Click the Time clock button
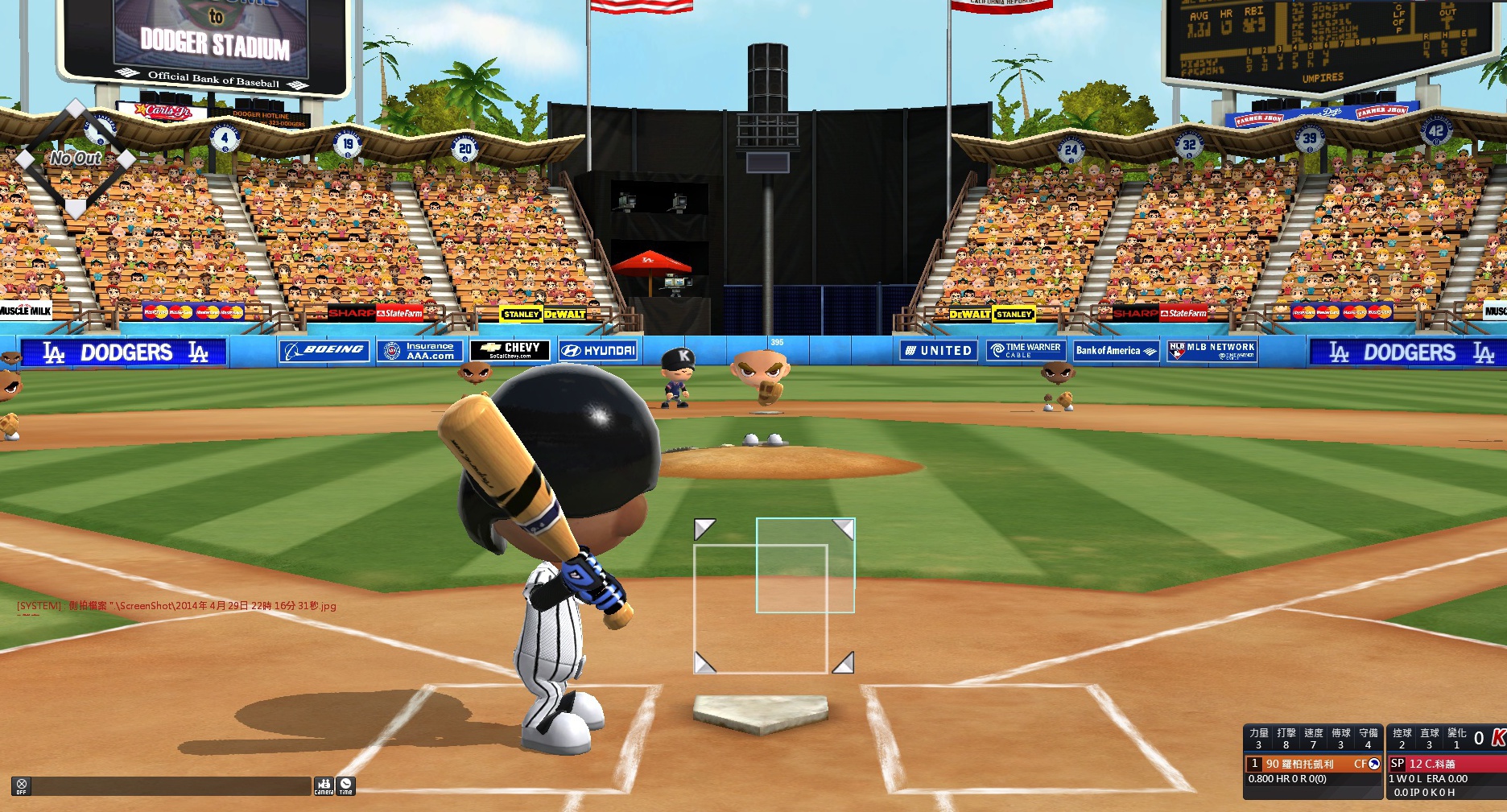The height and width of the screenshot is (812, 1507). (x=345, y=785)
